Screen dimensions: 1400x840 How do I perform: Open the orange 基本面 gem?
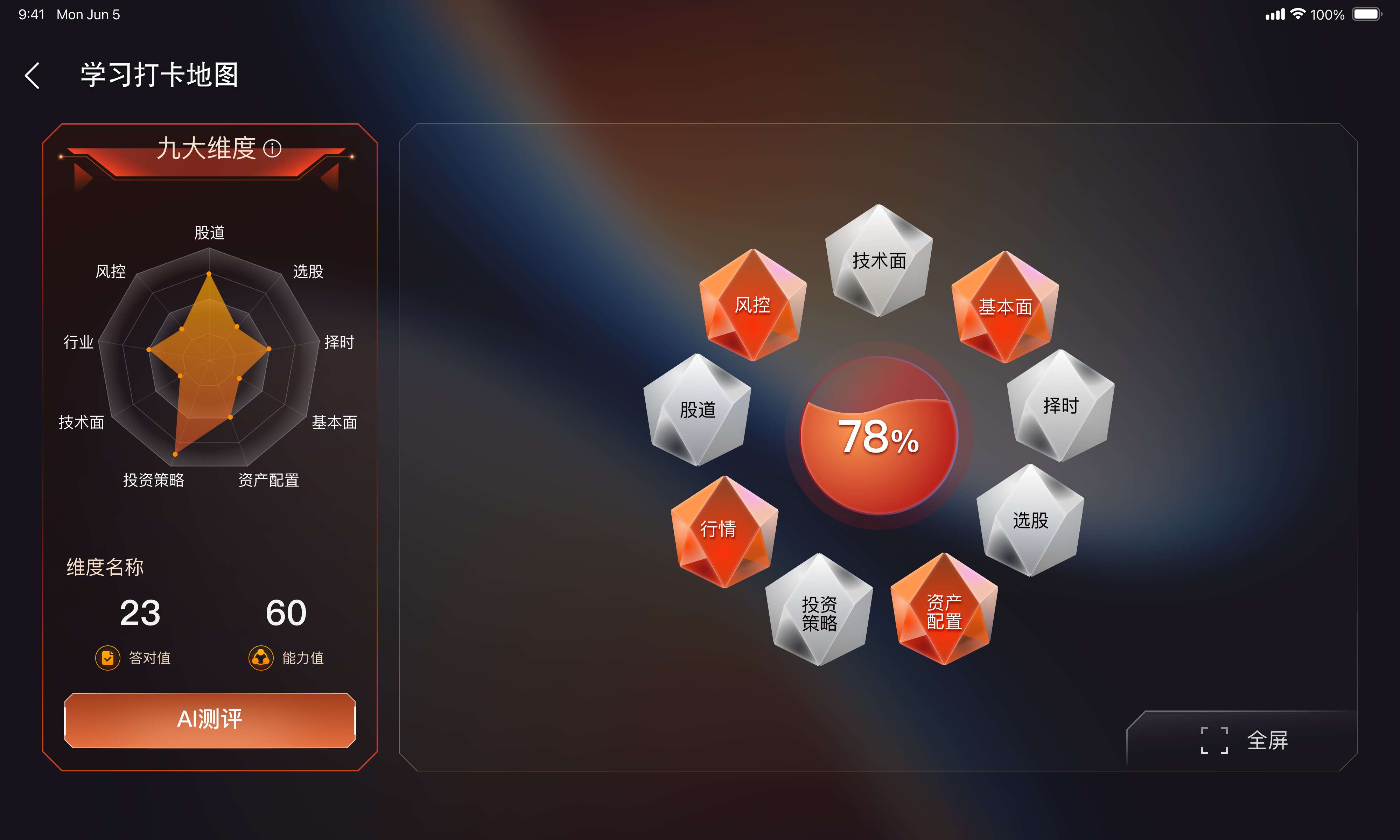click(x=1005, y=307)
